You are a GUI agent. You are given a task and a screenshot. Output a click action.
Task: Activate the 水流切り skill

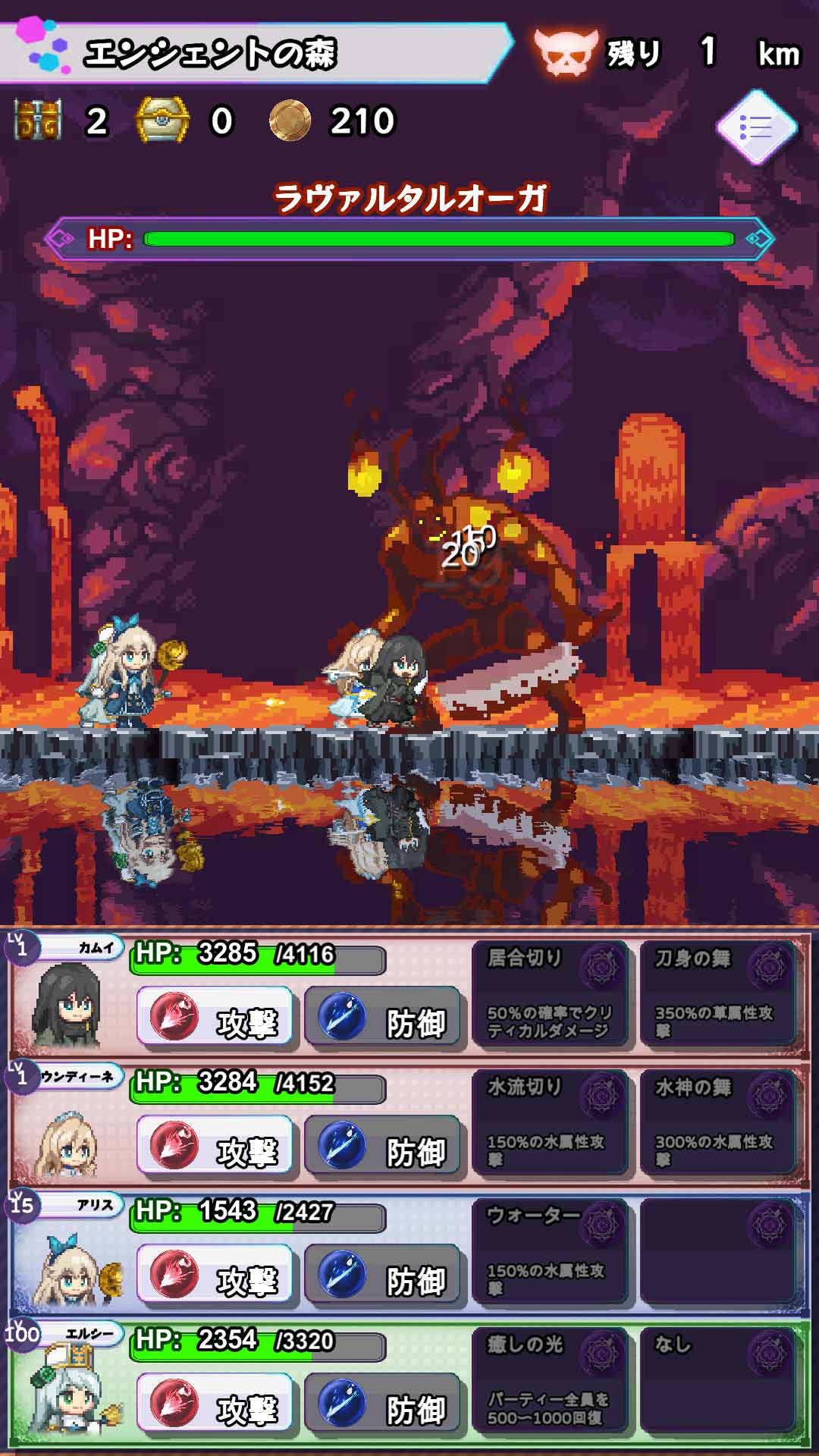(x=549, y=1124)
